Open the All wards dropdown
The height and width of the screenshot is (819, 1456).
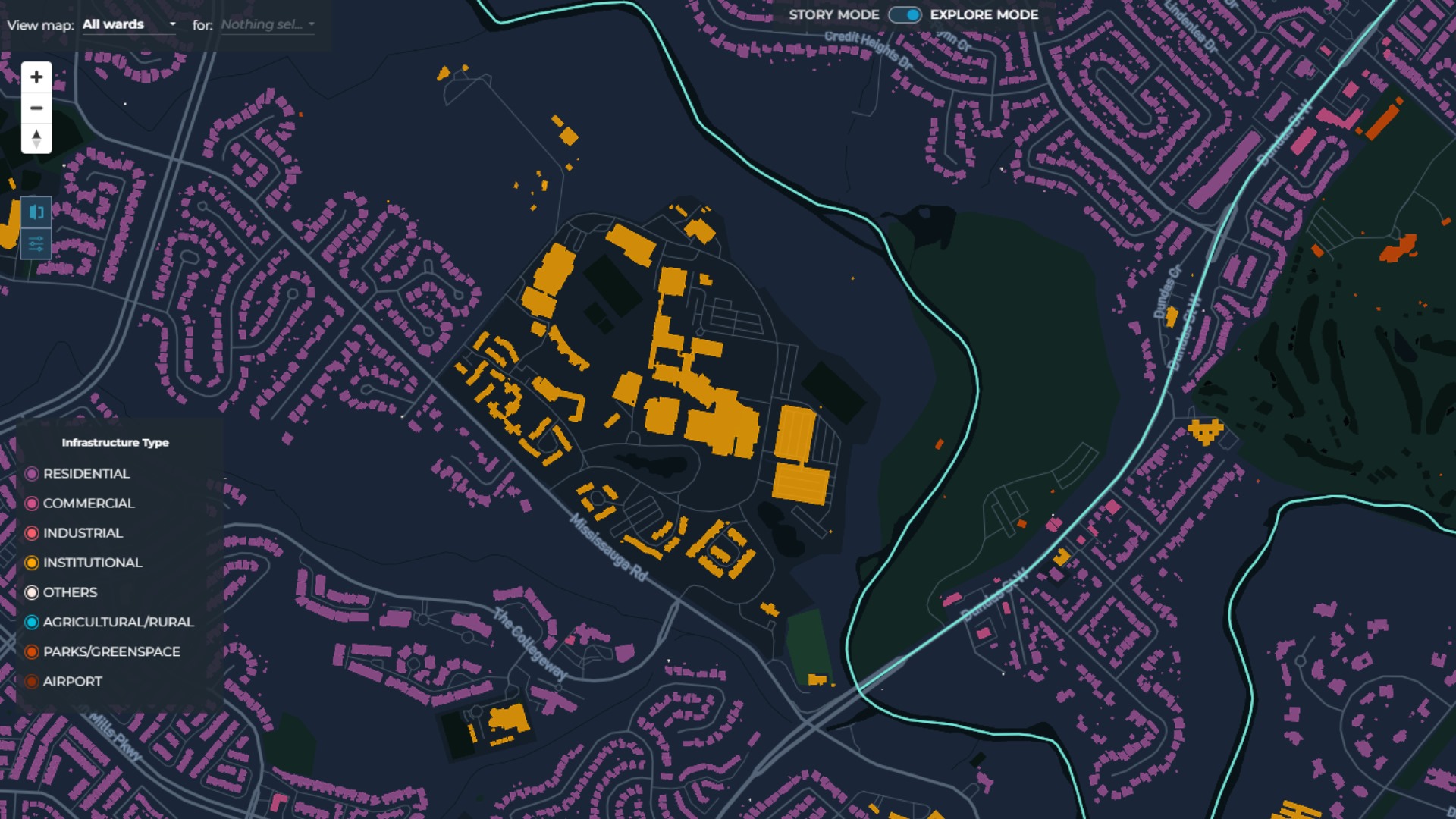129,24
